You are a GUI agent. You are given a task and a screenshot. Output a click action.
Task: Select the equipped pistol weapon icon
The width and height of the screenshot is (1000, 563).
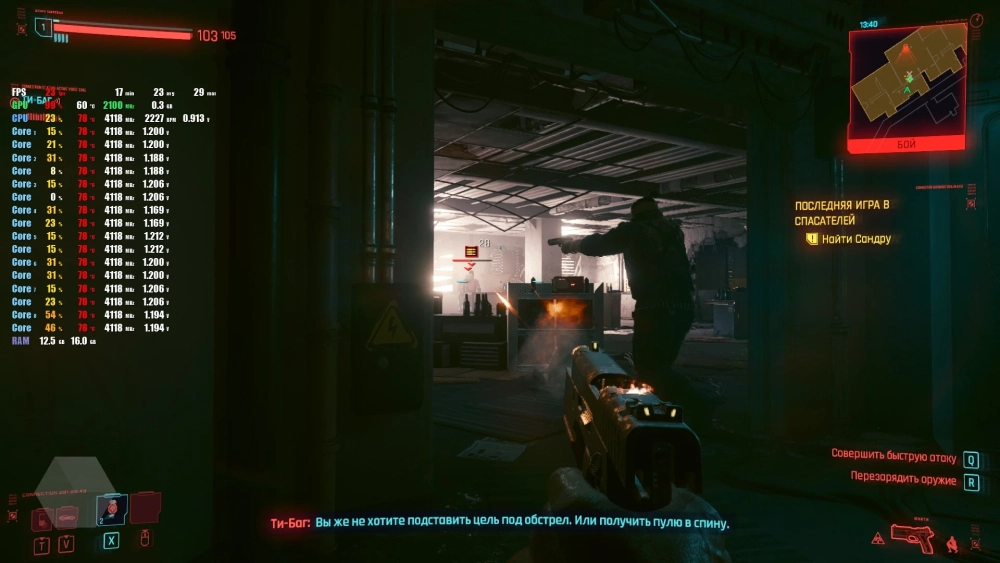pos(912,537)
